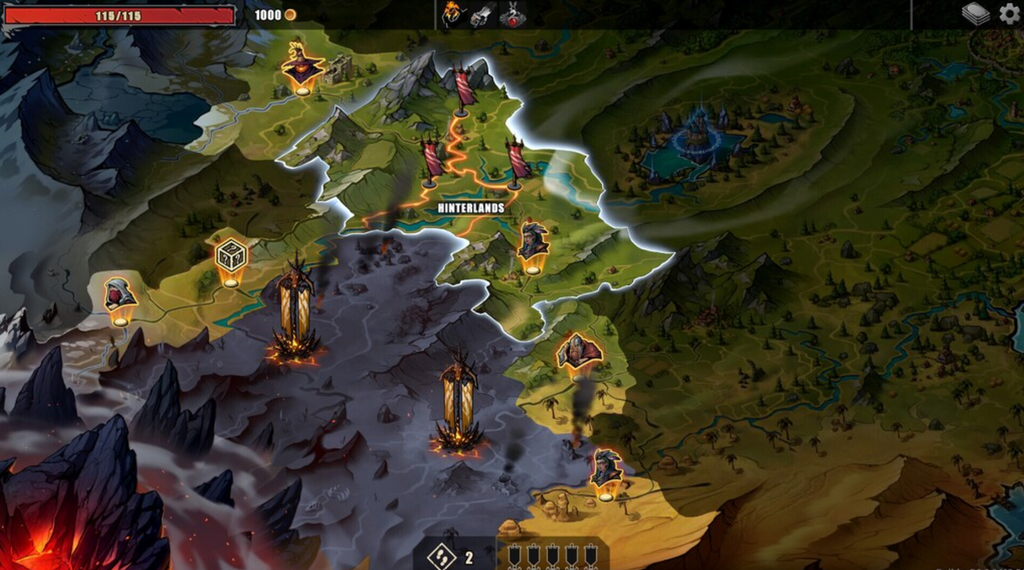Click the Hinterlands region label
Viewport: 1024px width, 570px height.
coord(470,208)
